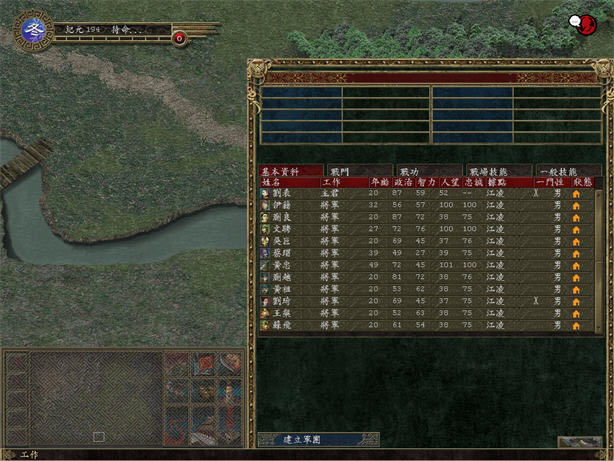Screen dimensions: 614x461
Task: Sort officers by 年齡 column header
Action: [x=379, y=183]
